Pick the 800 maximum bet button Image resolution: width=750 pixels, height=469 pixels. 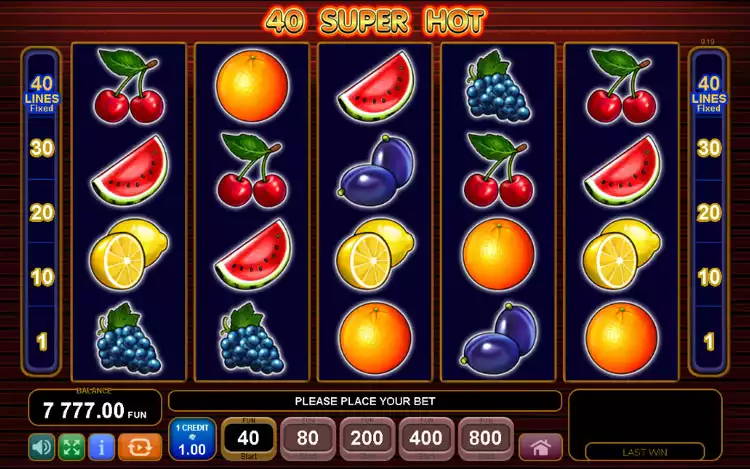click(x=486, y=440)
